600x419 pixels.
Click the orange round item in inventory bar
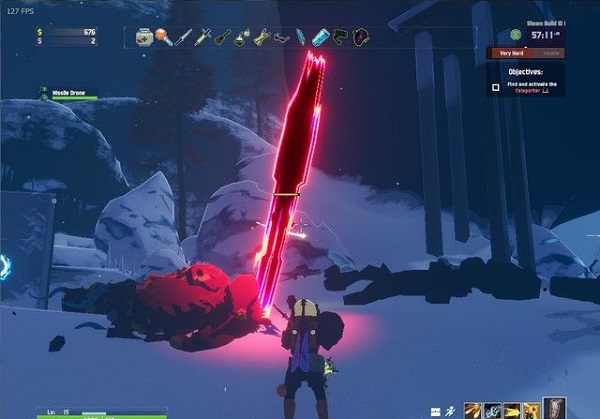coord(164,38)
